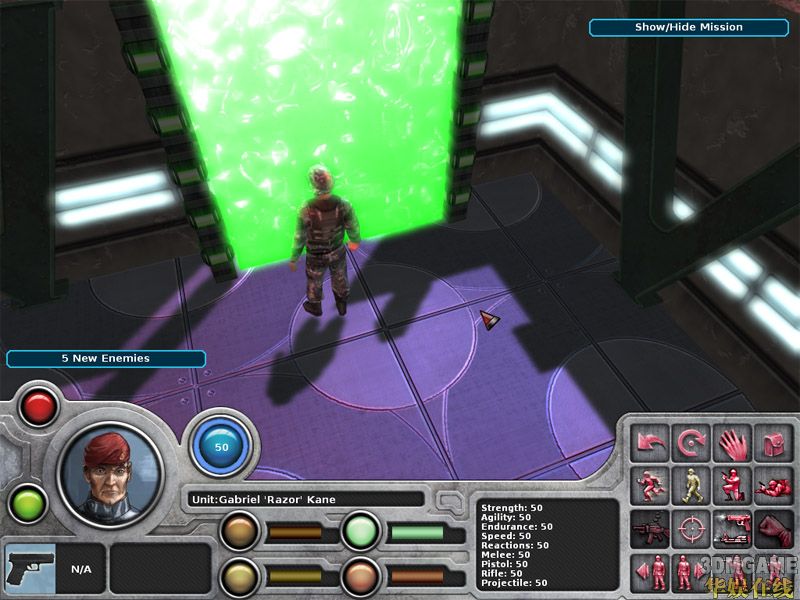Click the curved back-arrow undo icon
800x600 pixels.
click(650, 442)
